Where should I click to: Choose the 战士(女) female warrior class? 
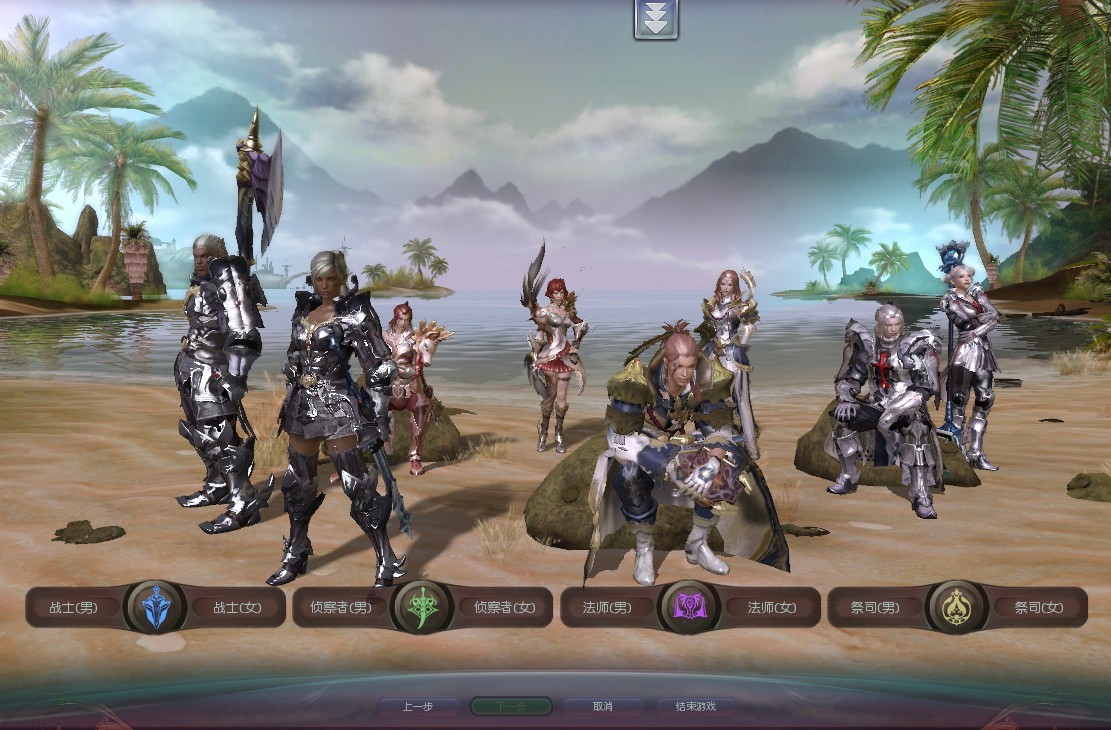click(237, 607)
